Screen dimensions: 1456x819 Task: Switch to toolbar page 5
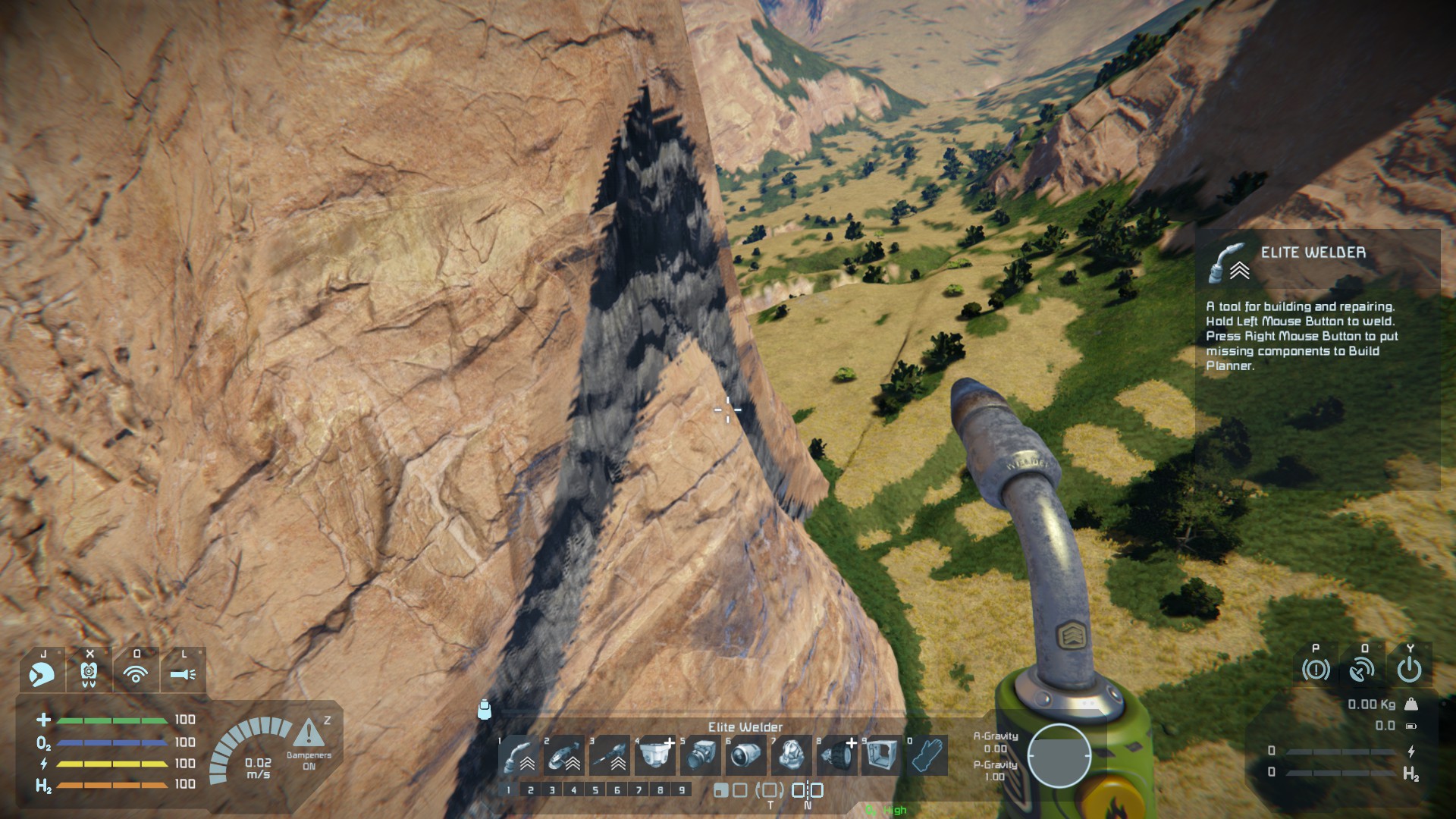[595, 790]
